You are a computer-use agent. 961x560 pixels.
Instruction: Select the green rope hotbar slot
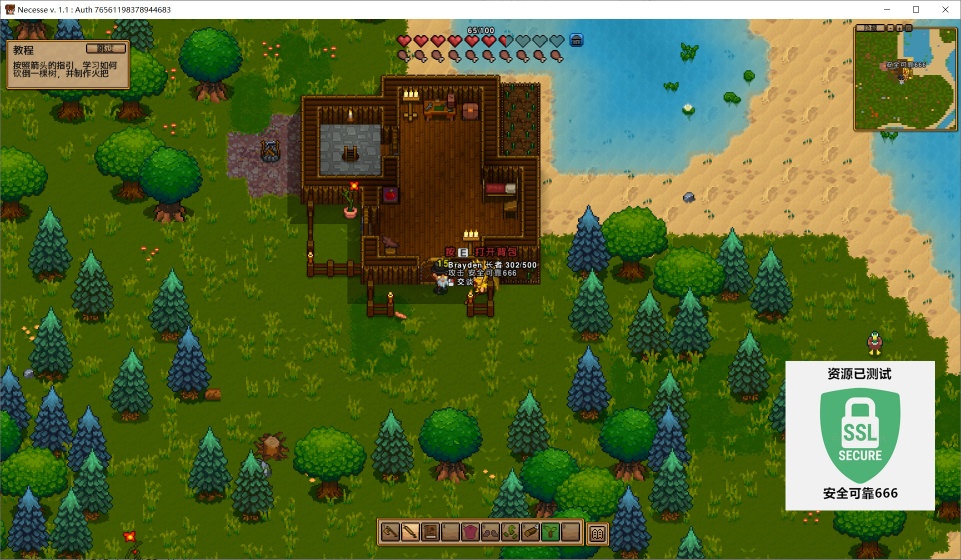click(510, 532)
